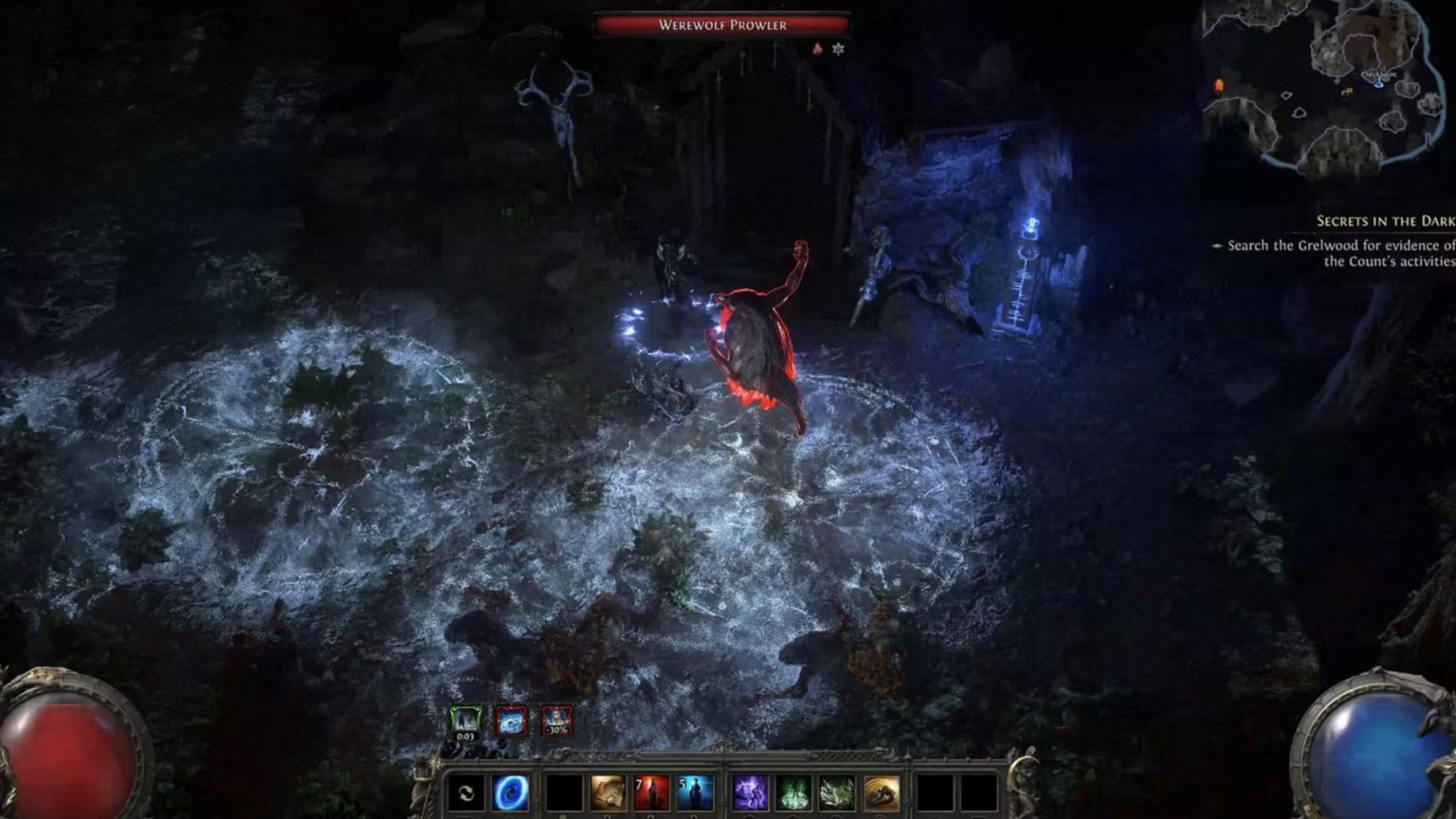
Task: Click the weapon swap icon on the skill bar
Action: (x=464, y=793)
